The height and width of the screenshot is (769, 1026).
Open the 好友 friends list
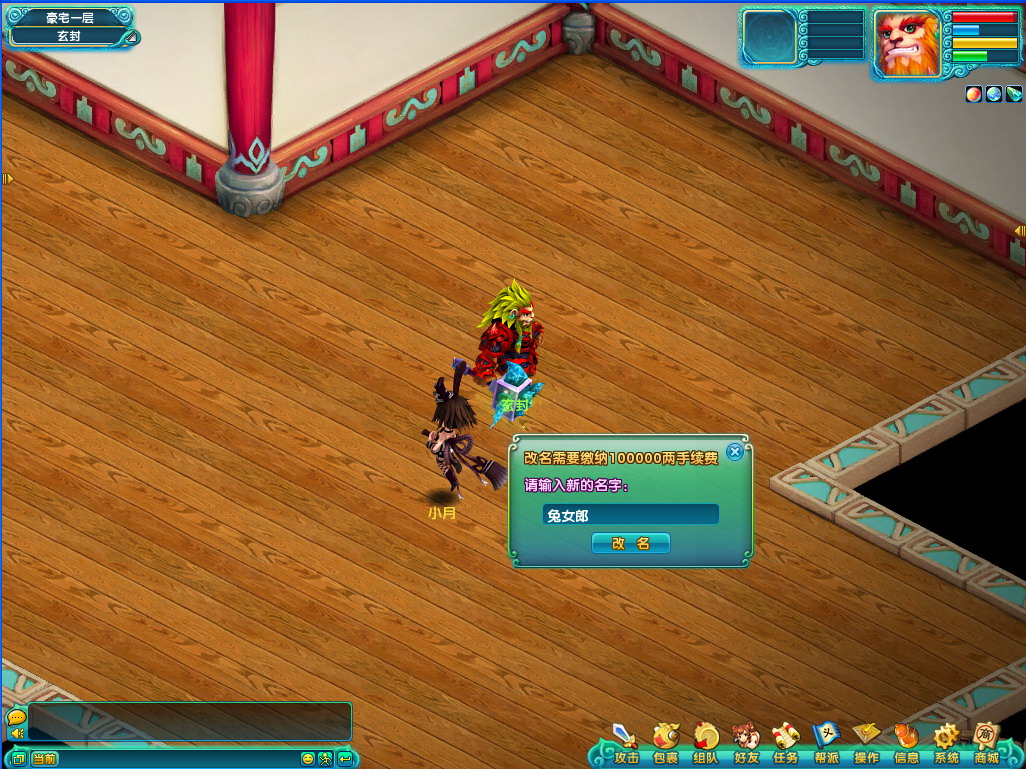tap(746, 740)
